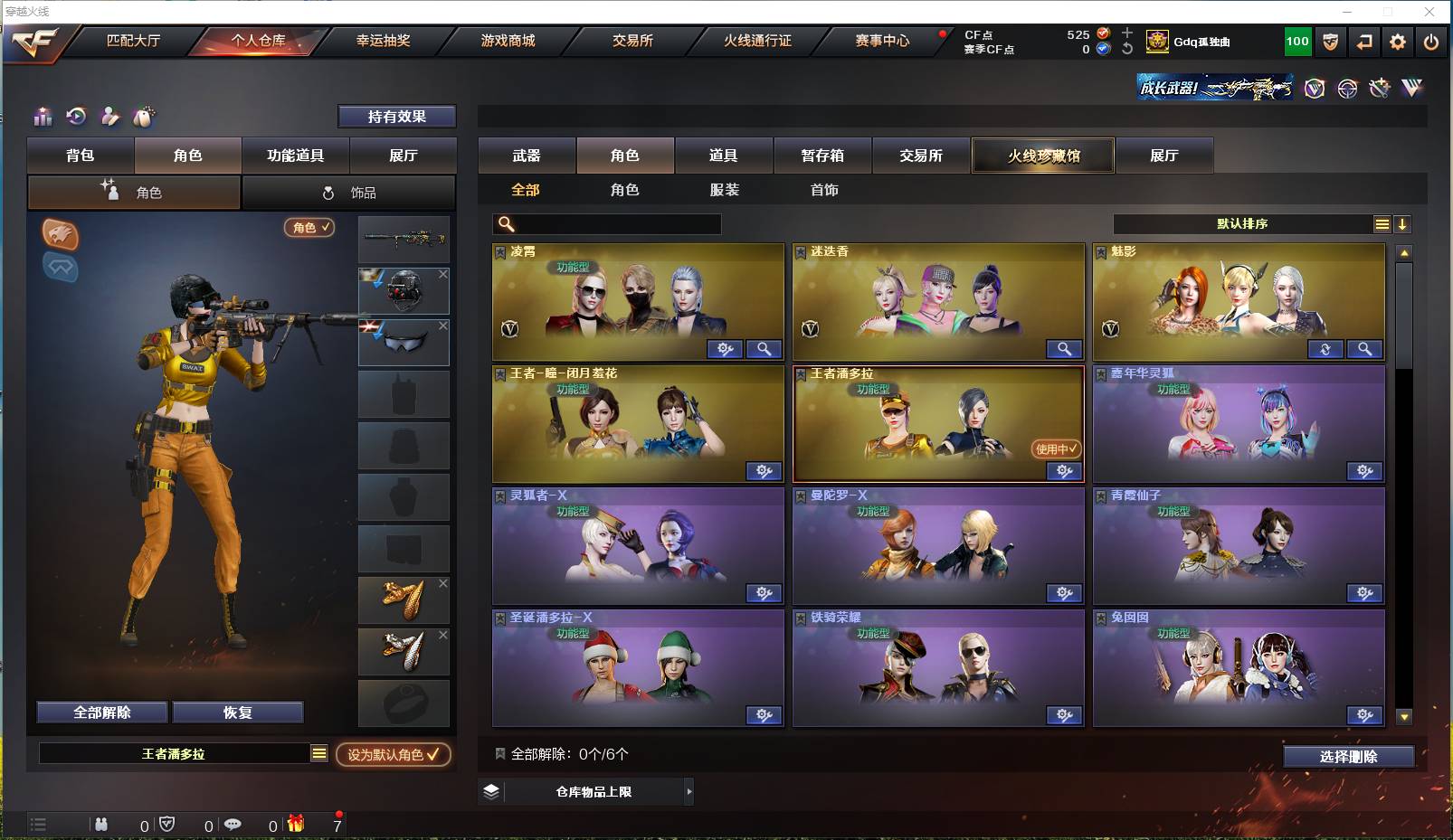Open the magnifier preview on the 凌霄 card
This screenshot has height=840, width=1453.
pos(764,349)
